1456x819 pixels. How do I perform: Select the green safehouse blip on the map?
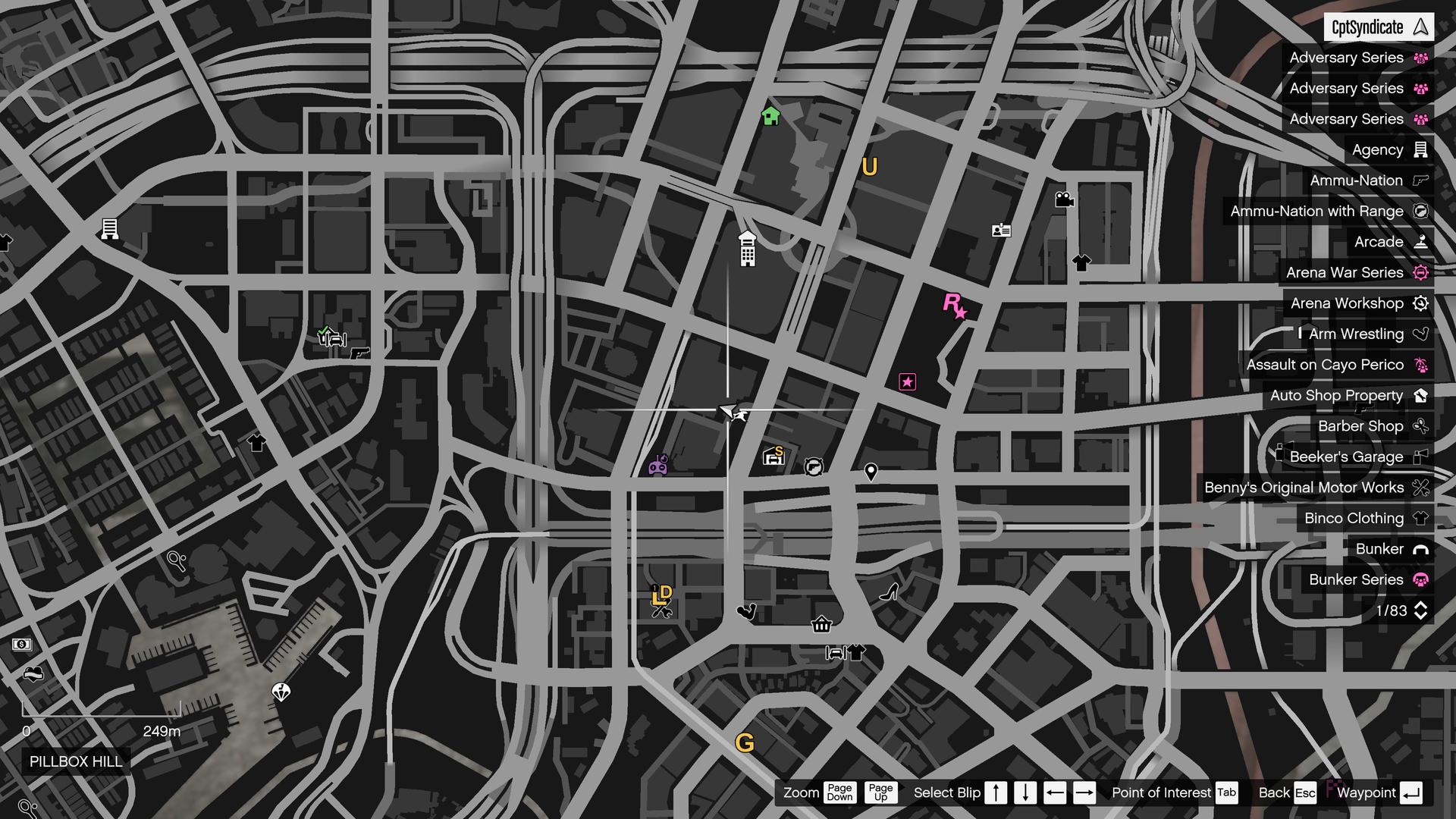point(770,117)
